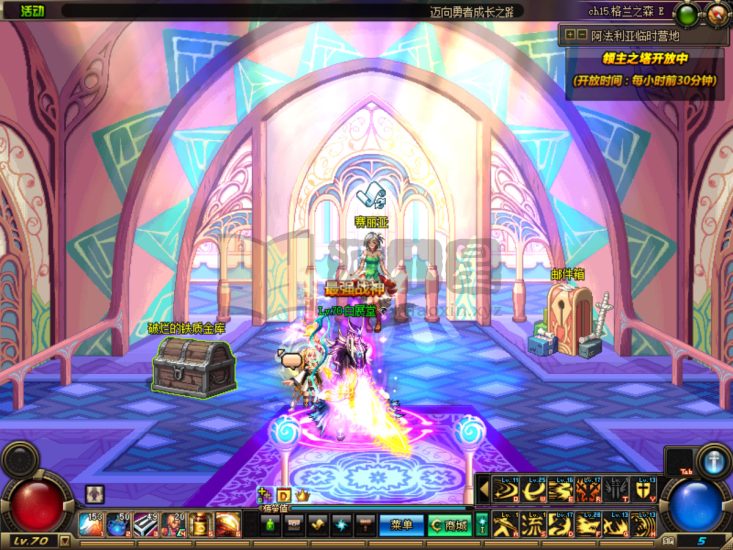Collapse the minimap with the minus button
This screenshot has width=733, height=550.
581,34
